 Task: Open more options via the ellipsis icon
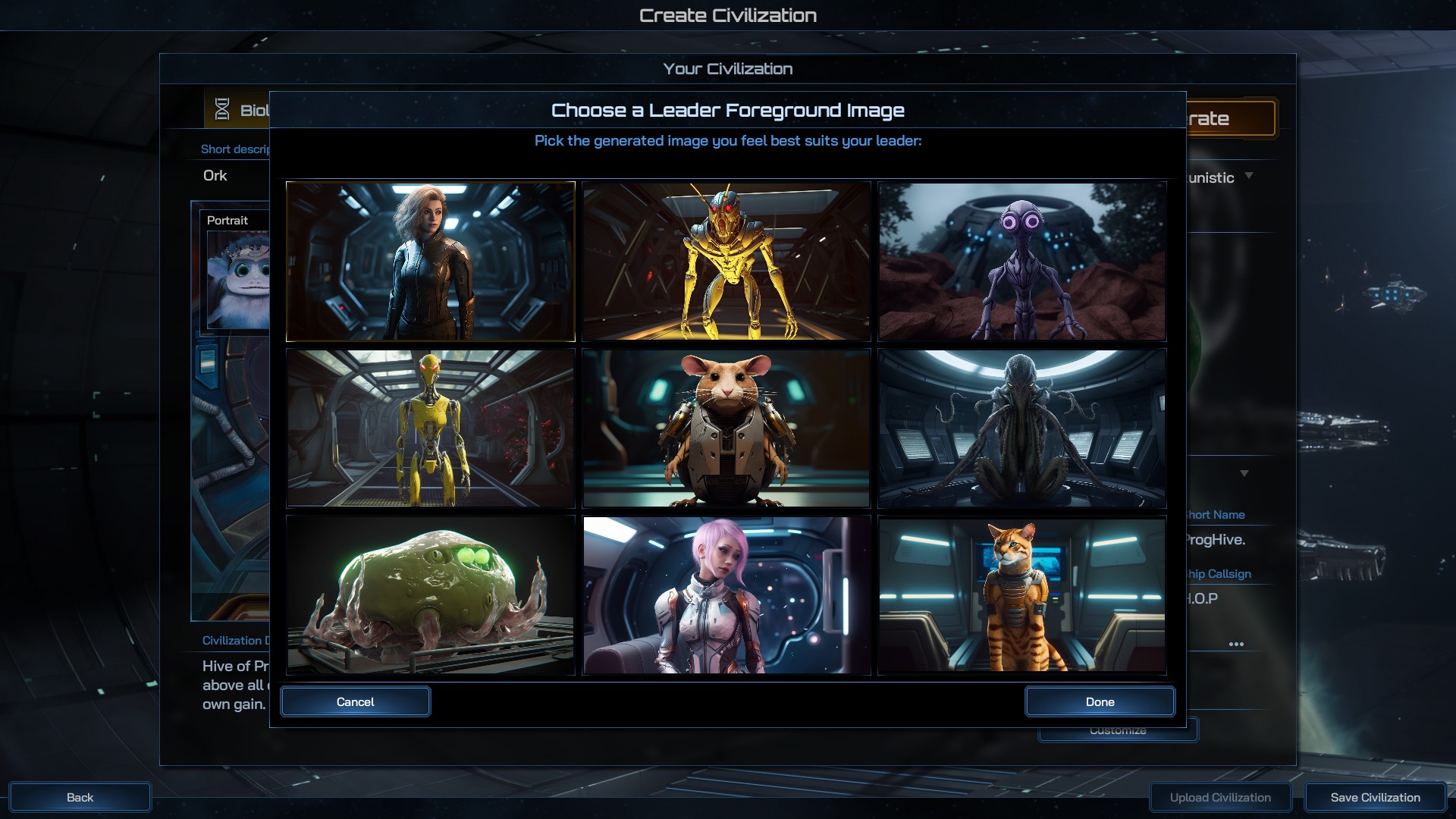point(1238,643)
